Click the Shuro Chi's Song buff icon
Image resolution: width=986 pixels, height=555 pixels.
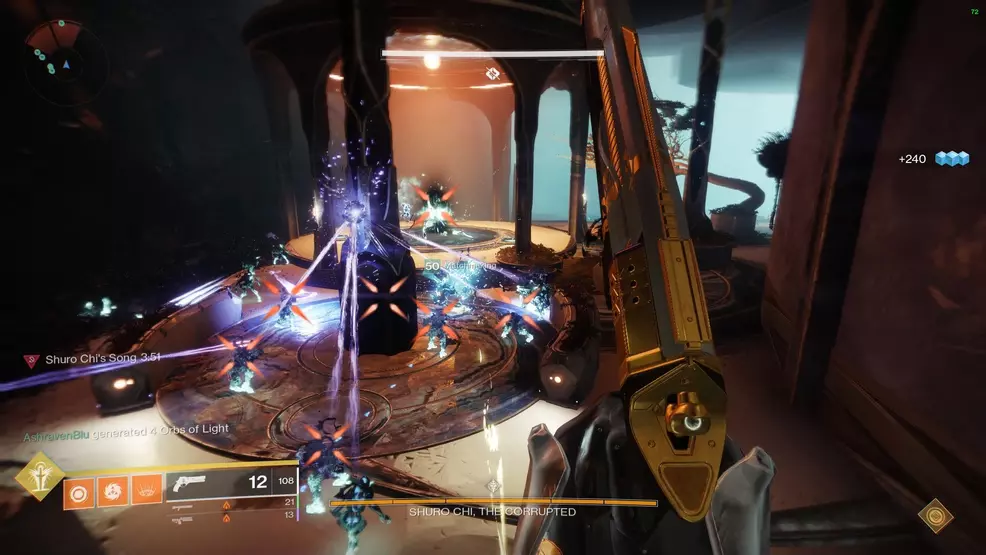pyautogui.click(x=32, y=358)
